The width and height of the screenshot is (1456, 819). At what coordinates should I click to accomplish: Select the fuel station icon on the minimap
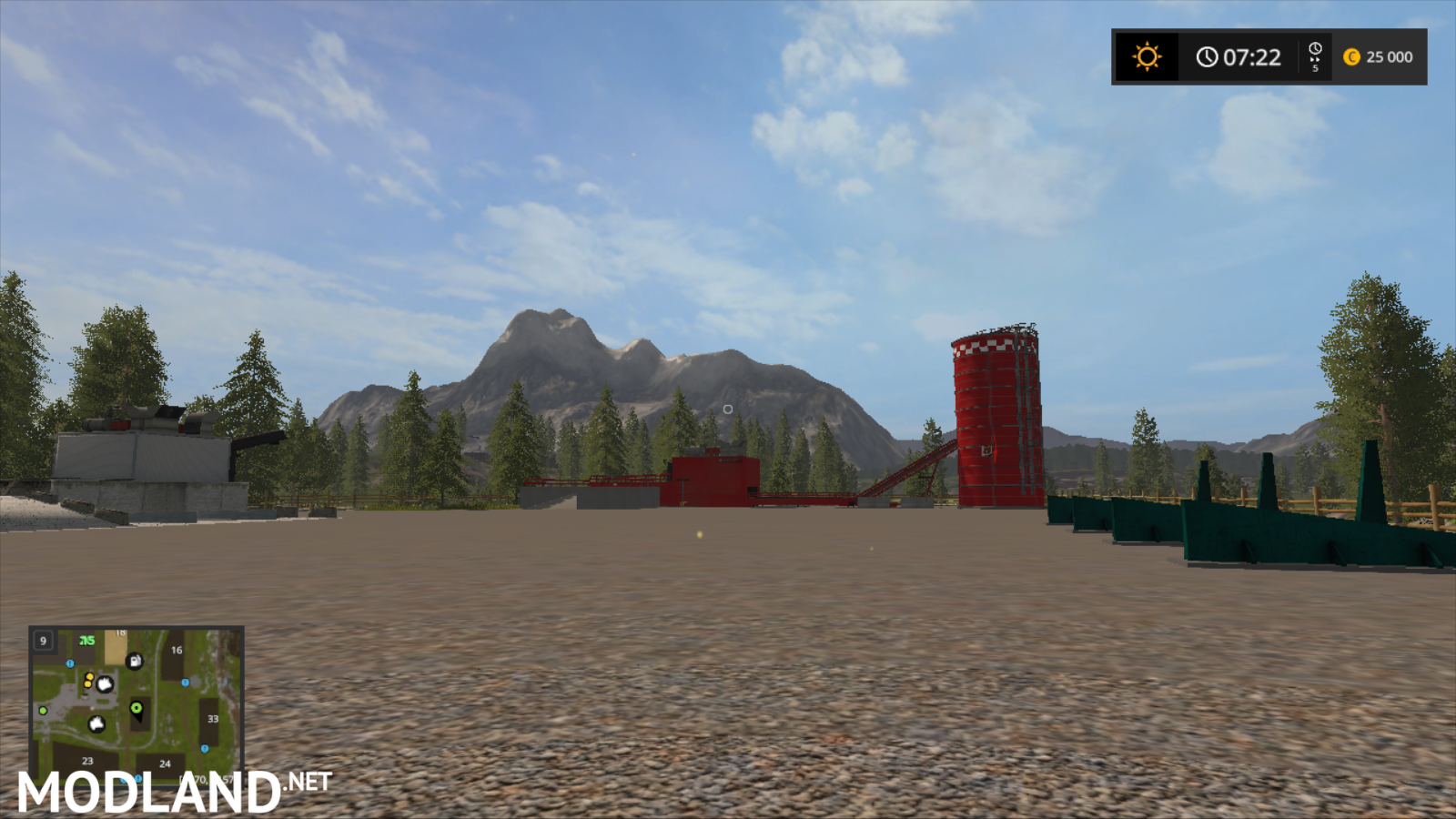(x=135, y=662)
